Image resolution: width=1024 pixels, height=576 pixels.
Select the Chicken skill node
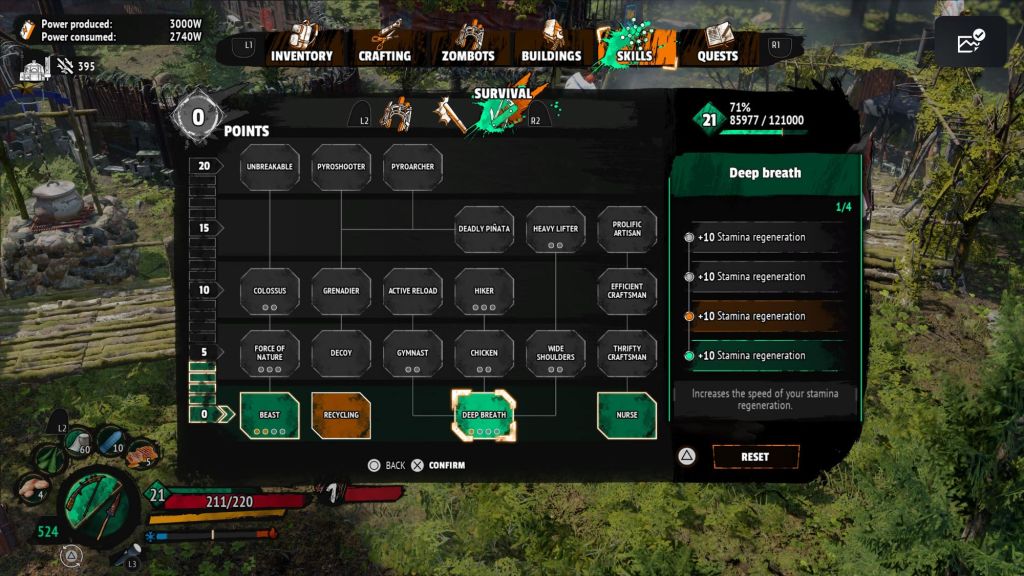coord(484,354)
